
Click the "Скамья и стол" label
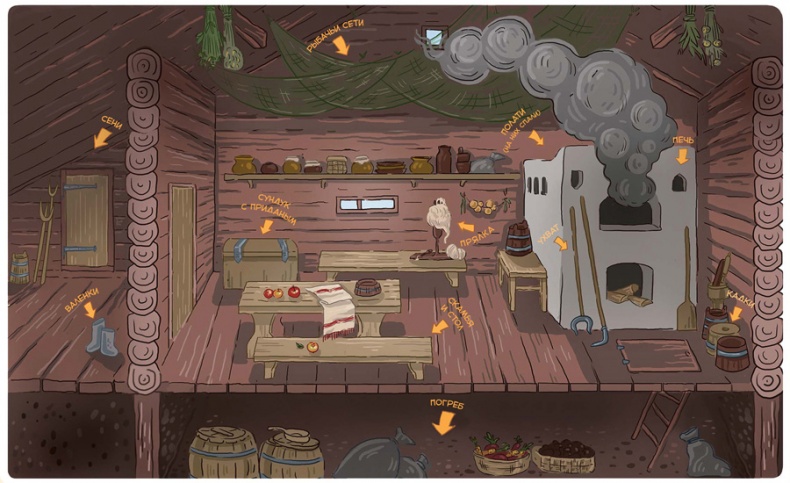click(456, 316)
